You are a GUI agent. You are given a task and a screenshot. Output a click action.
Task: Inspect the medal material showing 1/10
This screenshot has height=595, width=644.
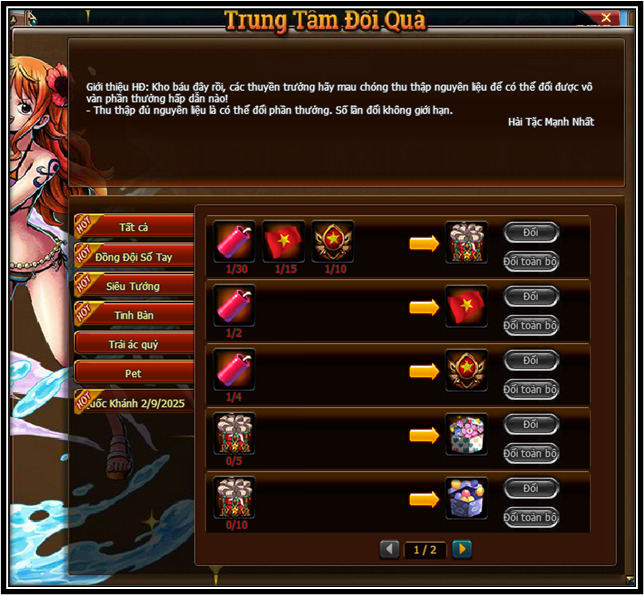point(333,241)
